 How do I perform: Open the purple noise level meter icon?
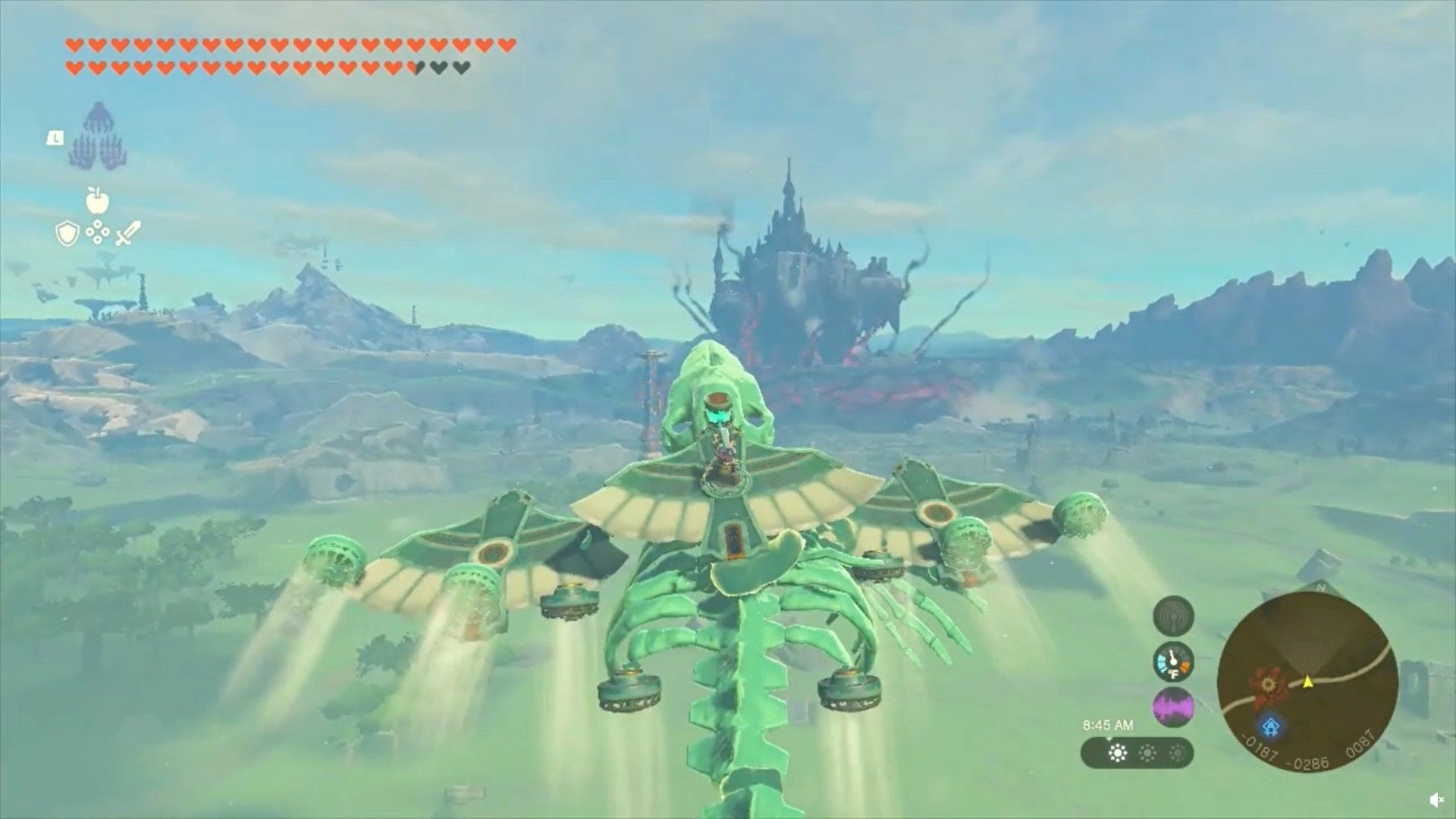1173,706
